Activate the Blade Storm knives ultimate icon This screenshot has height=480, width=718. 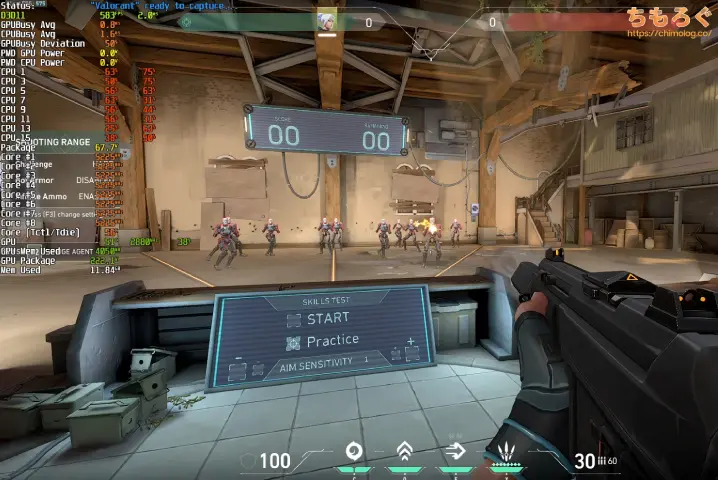pyautogui.click(x=506, y=451)
